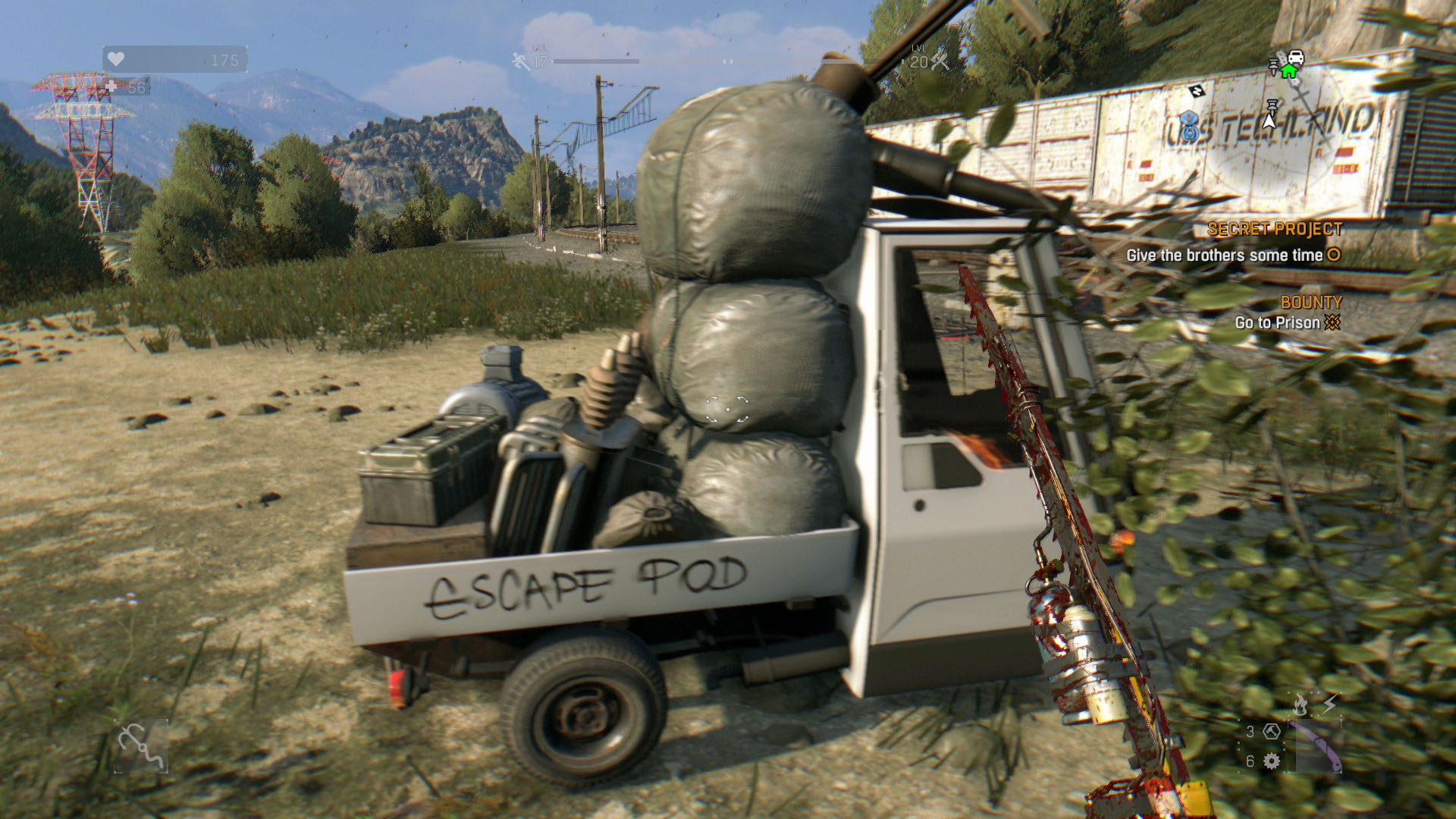Click the green safe house minimap marker
The height and width of the screenshot is (819, 1456).
tap(1288, 71)
